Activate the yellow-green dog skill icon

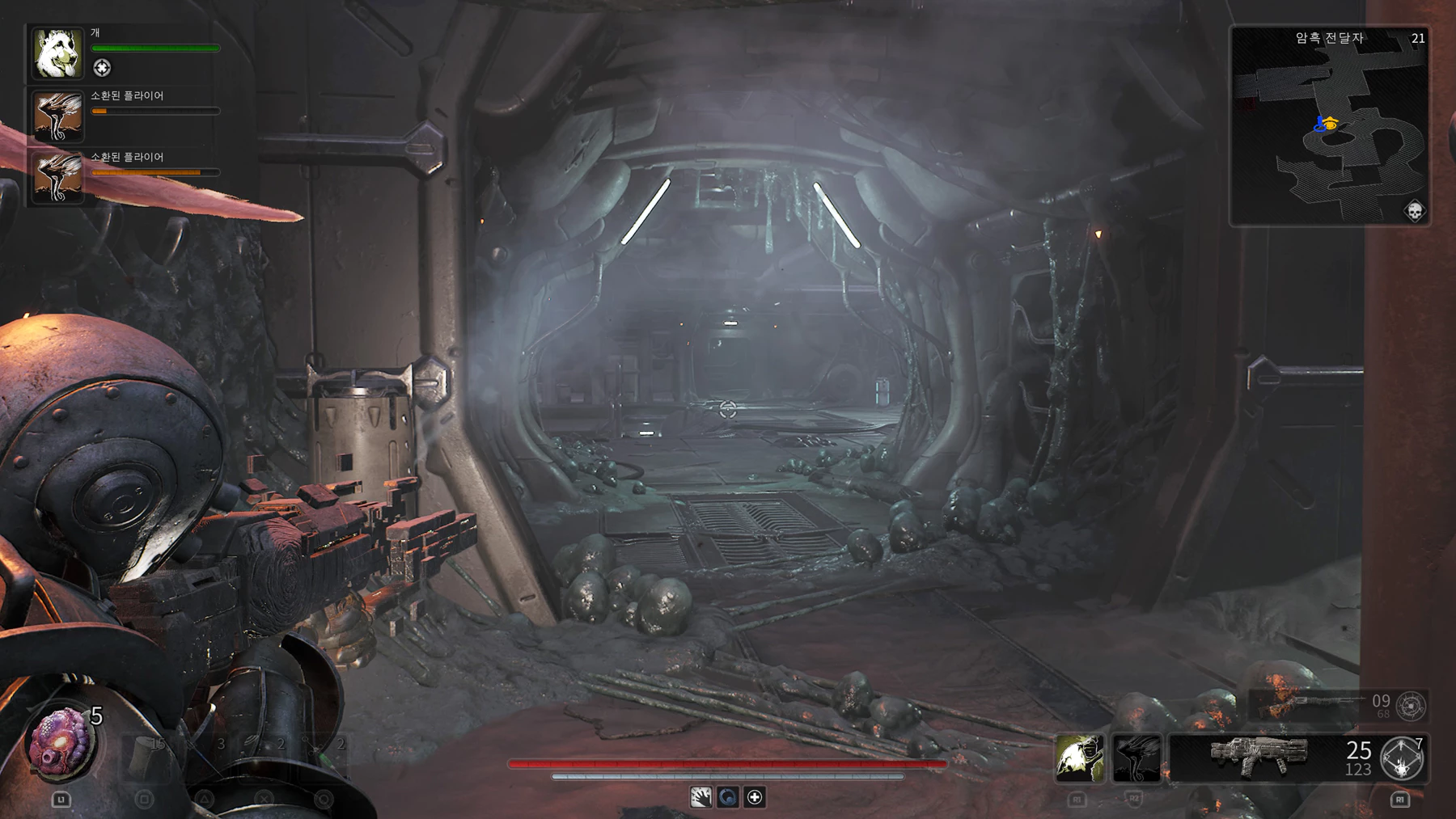click(x=1079, y=758)
